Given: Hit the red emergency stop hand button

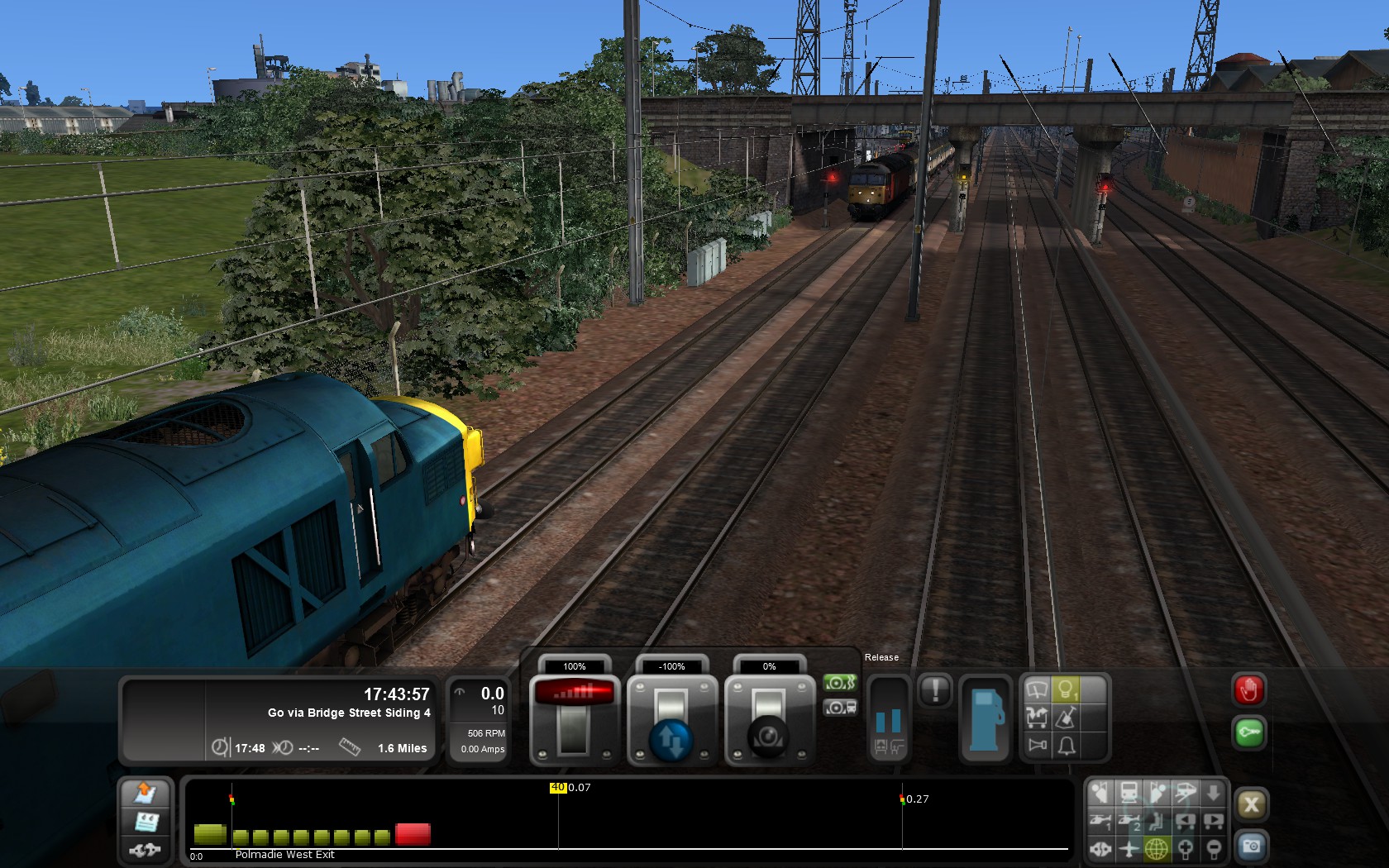Looking at the screenshot, I should 1248,690.
